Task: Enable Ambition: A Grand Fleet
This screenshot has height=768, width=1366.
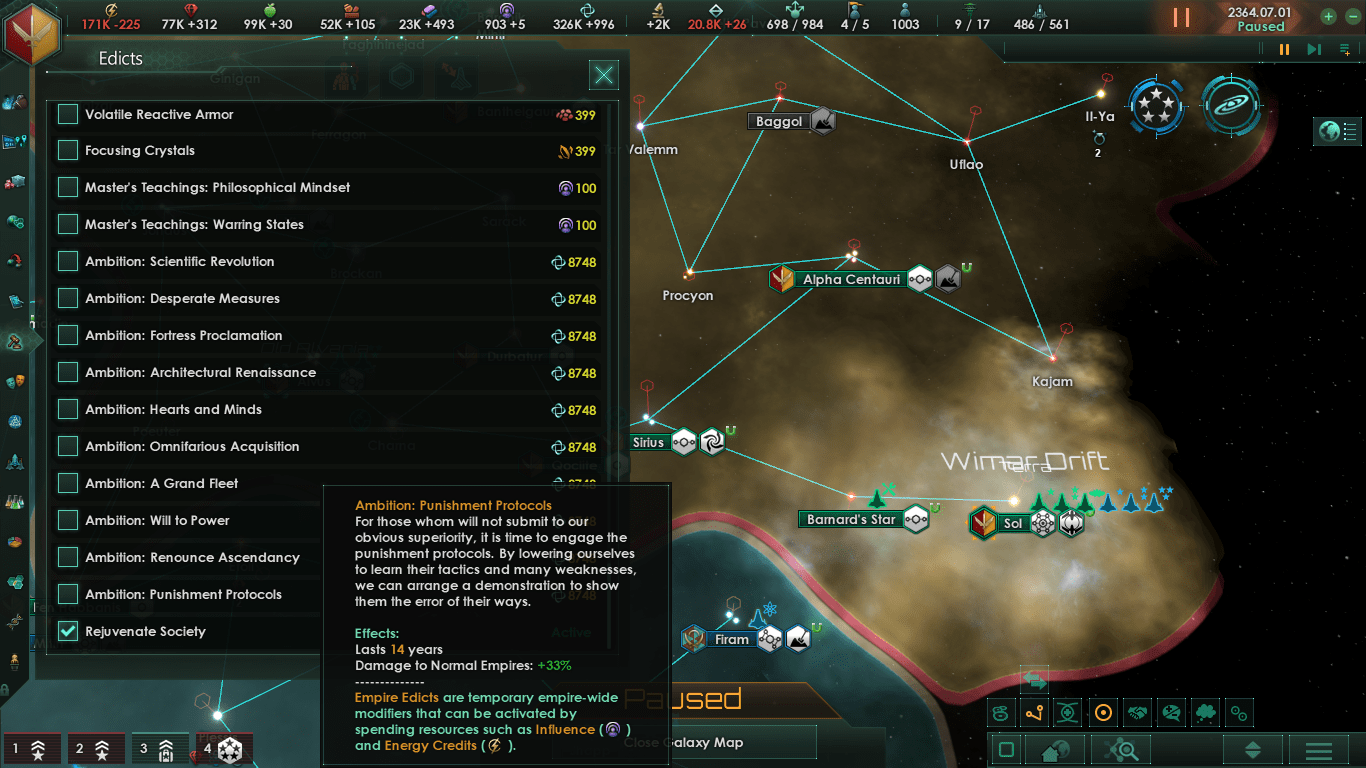Action: click(x=68, y=484)
